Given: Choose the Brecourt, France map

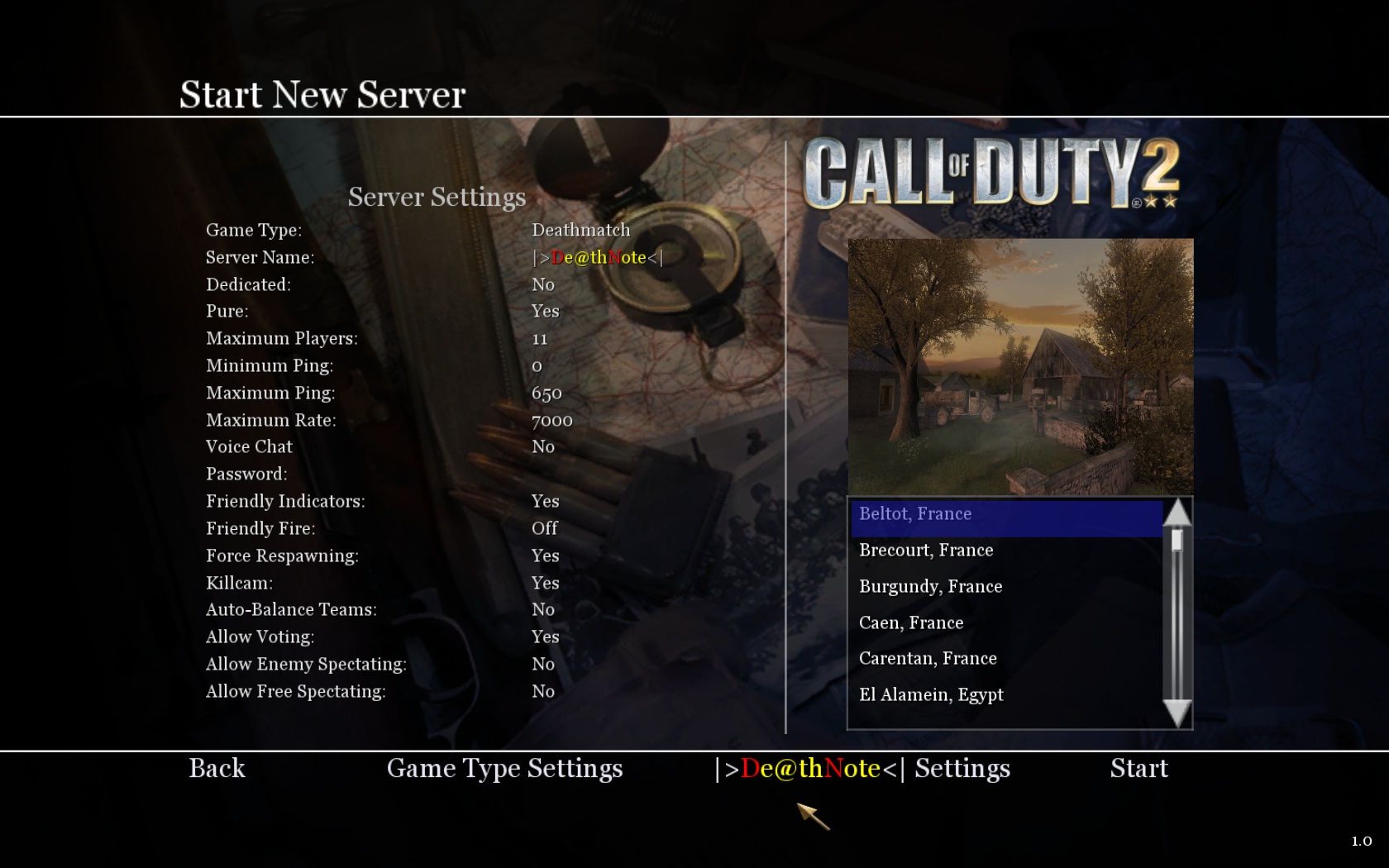Looking at the screenshot, I should point(926,551).
